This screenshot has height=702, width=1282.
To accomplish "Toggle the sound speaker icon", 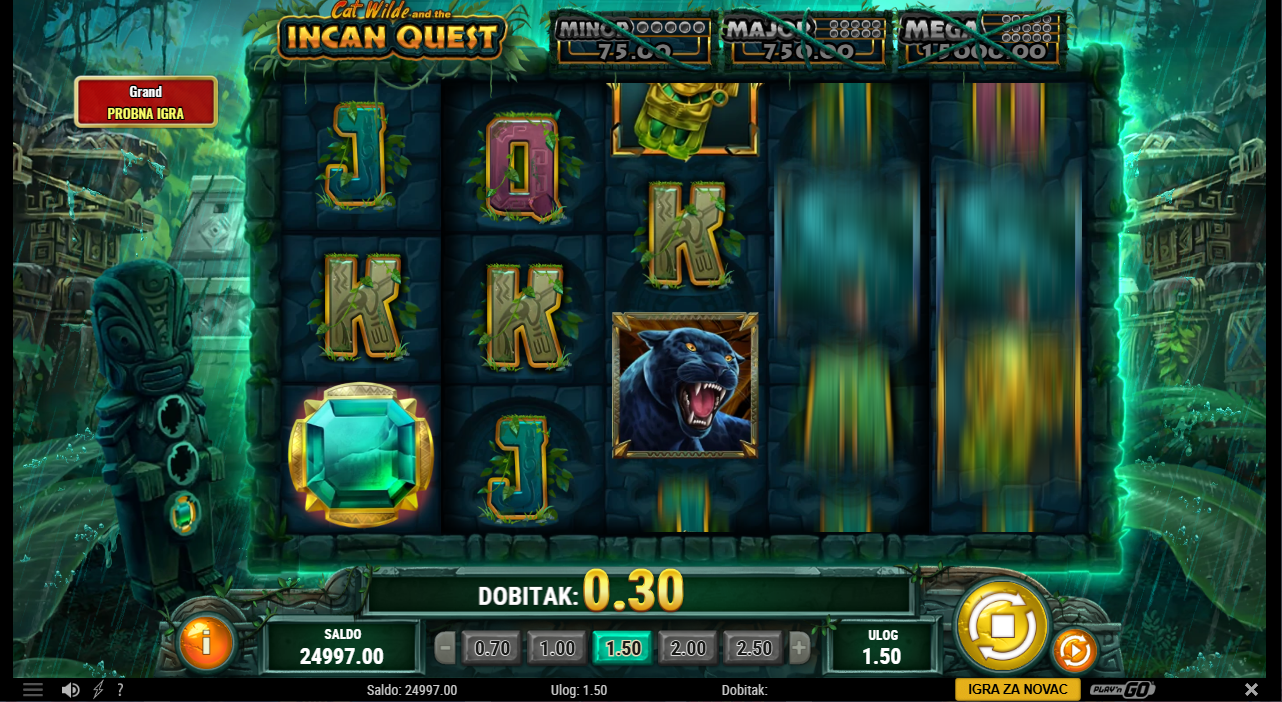I will (x=70, y=690).
